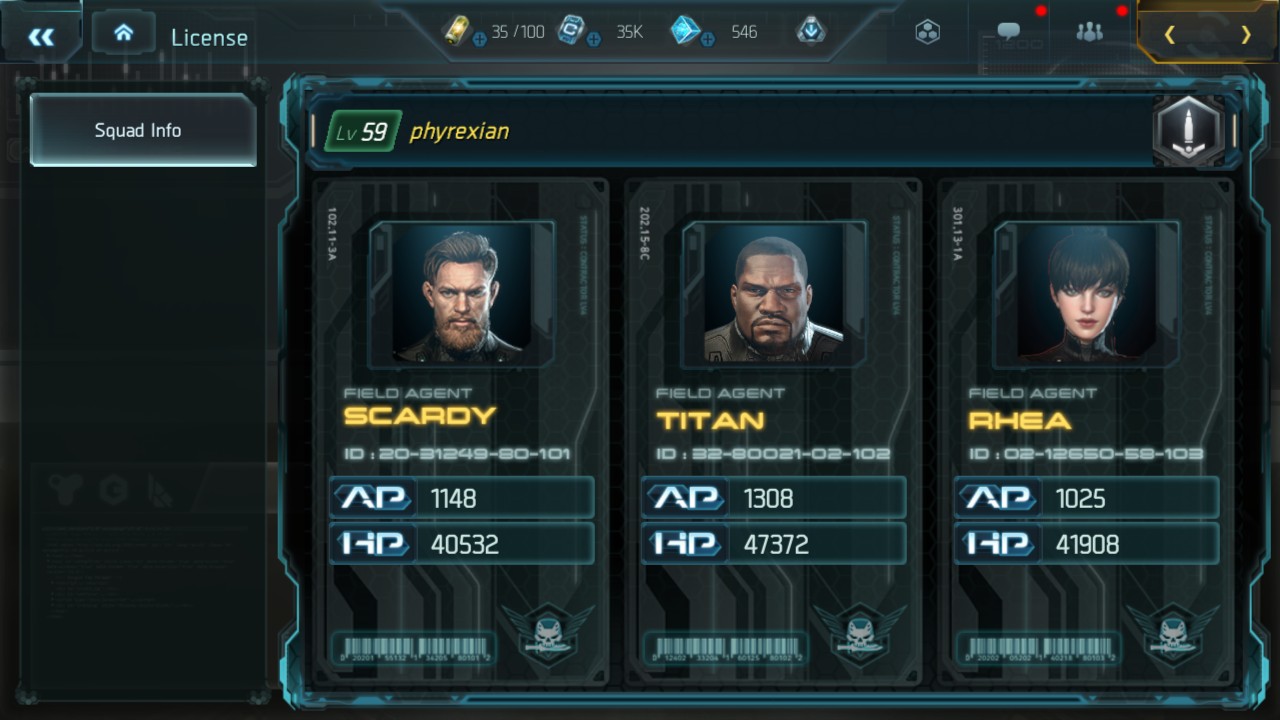Open the chat speech bubble
Viewport: 1280px width, 720px height.
click(x=1009, y=32)
